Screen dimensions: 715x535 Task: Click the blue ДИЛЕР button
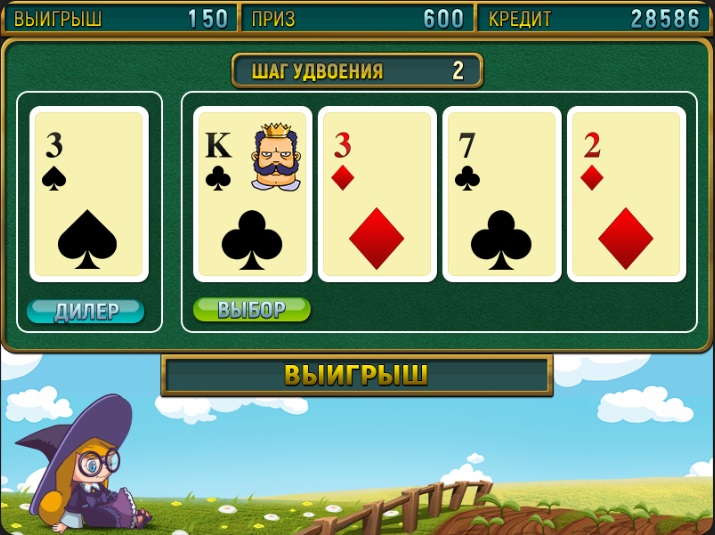(86, 312)
